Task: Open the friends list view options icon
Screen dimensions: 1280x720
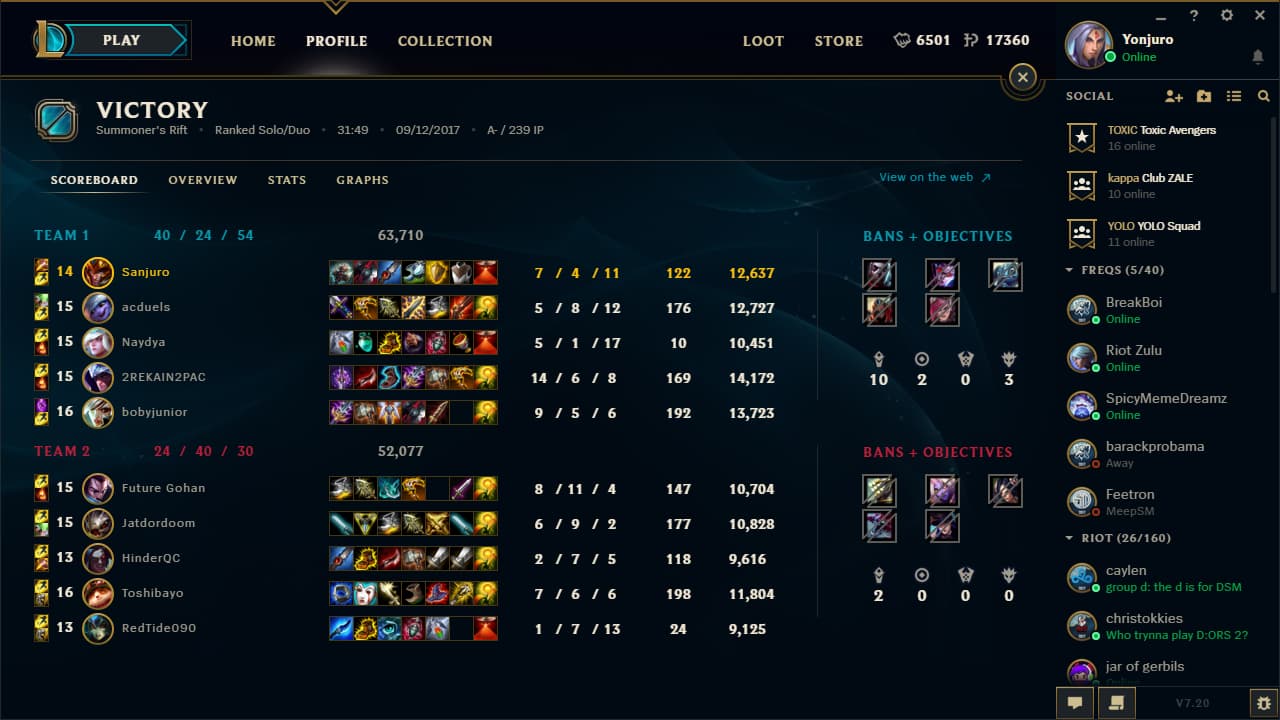Action: pos(1234,96)
